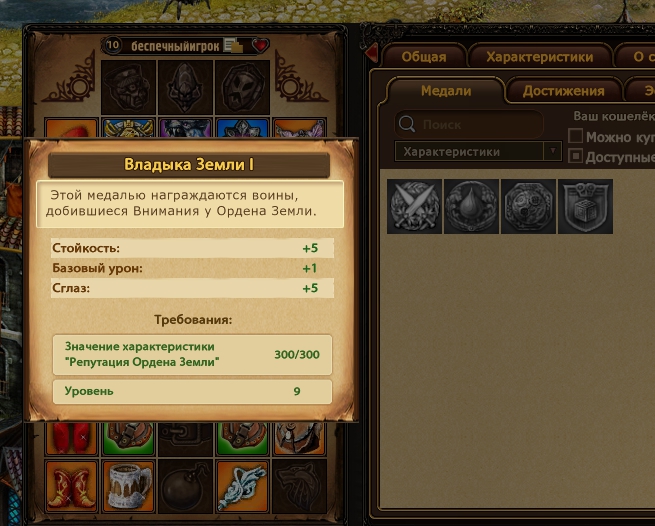The height and width of the screenshot is (526, 655).
Task: Switch to the Общая tab
Action: click(x=424, y=57)
